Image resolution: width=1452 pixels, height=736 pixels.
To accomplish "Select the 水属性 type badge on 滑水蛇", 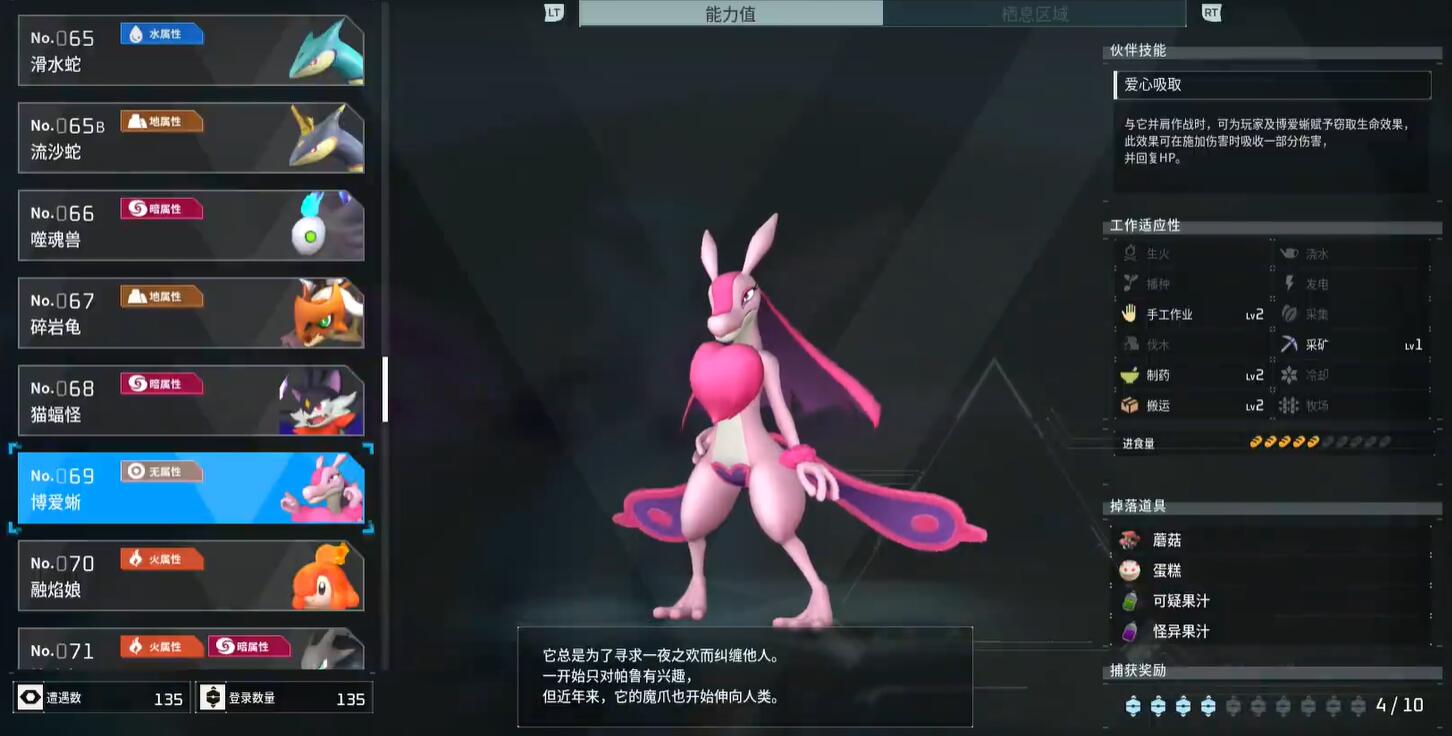I will (x=161, y=34).
